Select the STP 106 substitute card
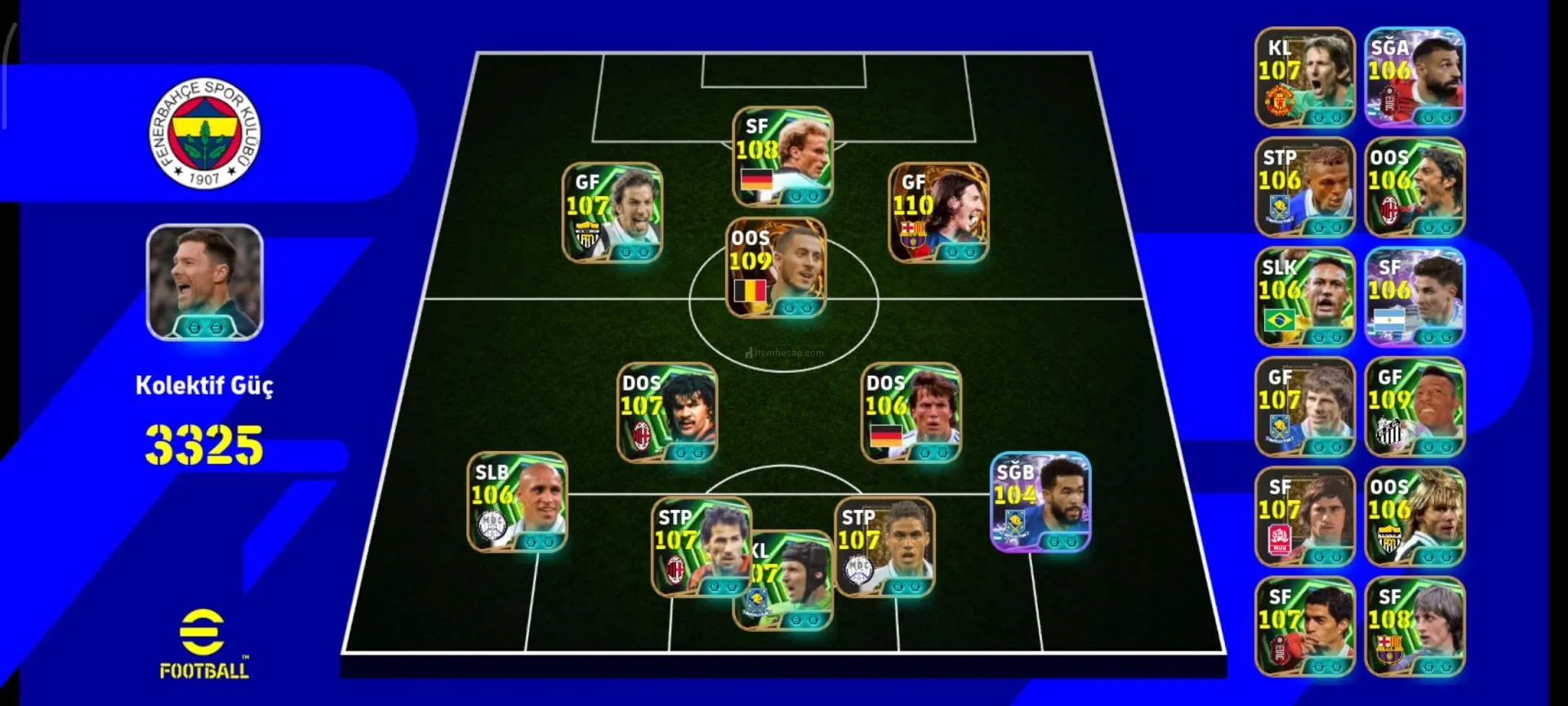This screenshot has width=1568, height=706. 1304,187
